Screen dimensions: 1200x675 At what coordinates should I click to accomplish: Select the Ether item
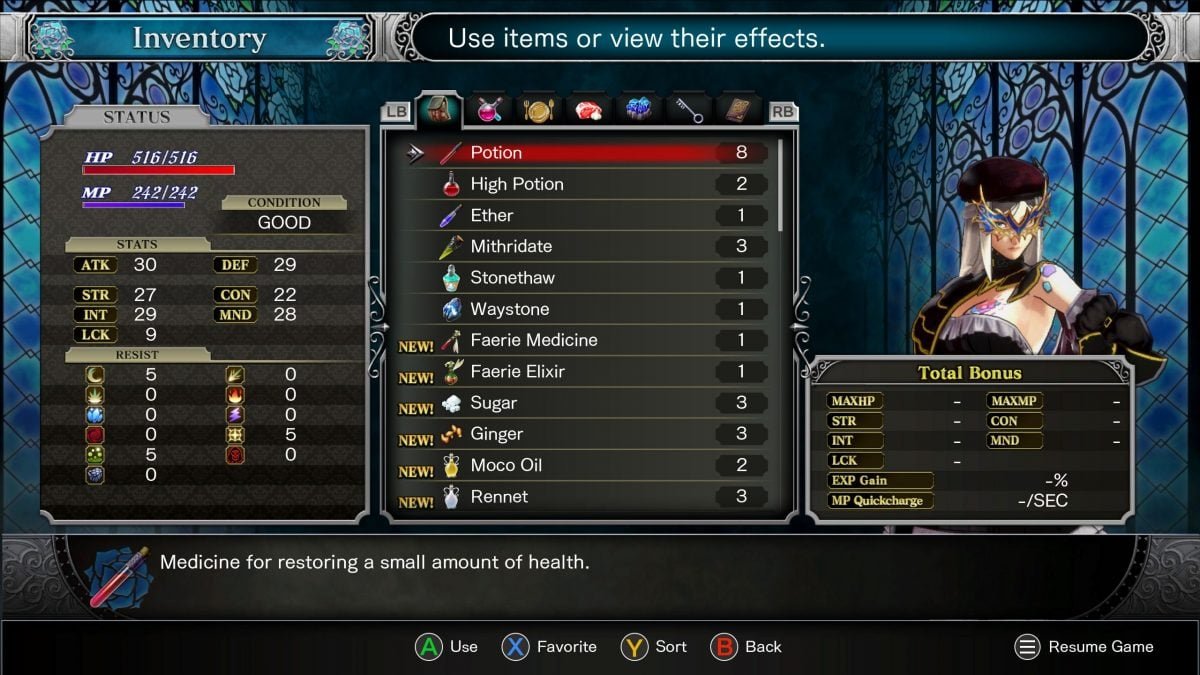590,215
